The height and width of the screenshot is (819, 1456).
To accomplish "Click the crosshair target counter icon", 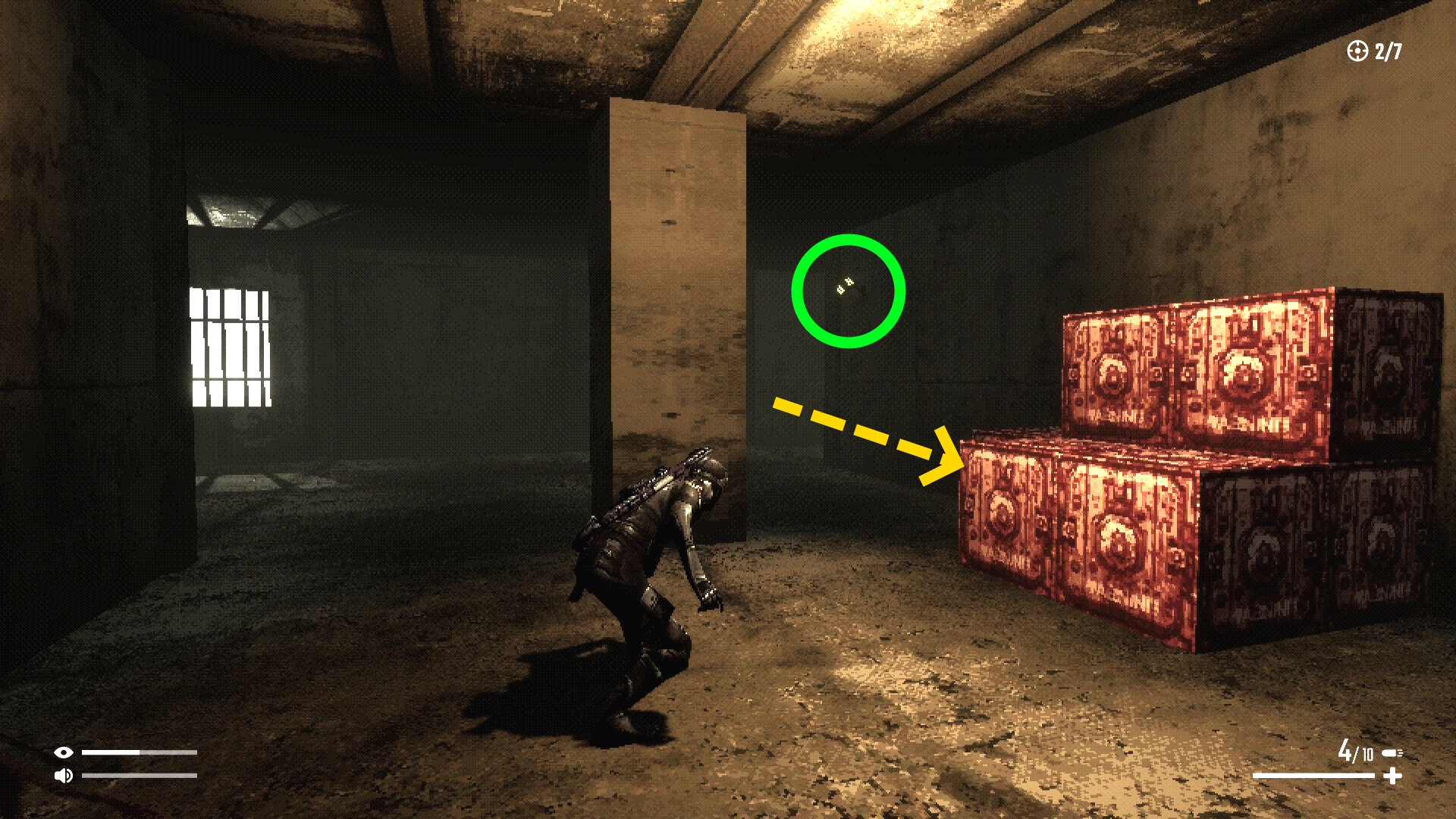I will pos(1357,51).
